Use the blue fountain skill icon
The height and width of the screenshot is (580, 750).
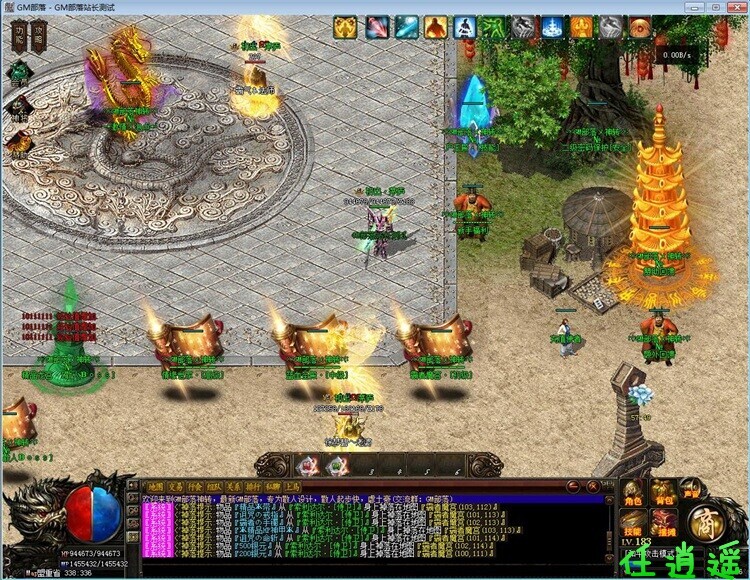(552, 27)
